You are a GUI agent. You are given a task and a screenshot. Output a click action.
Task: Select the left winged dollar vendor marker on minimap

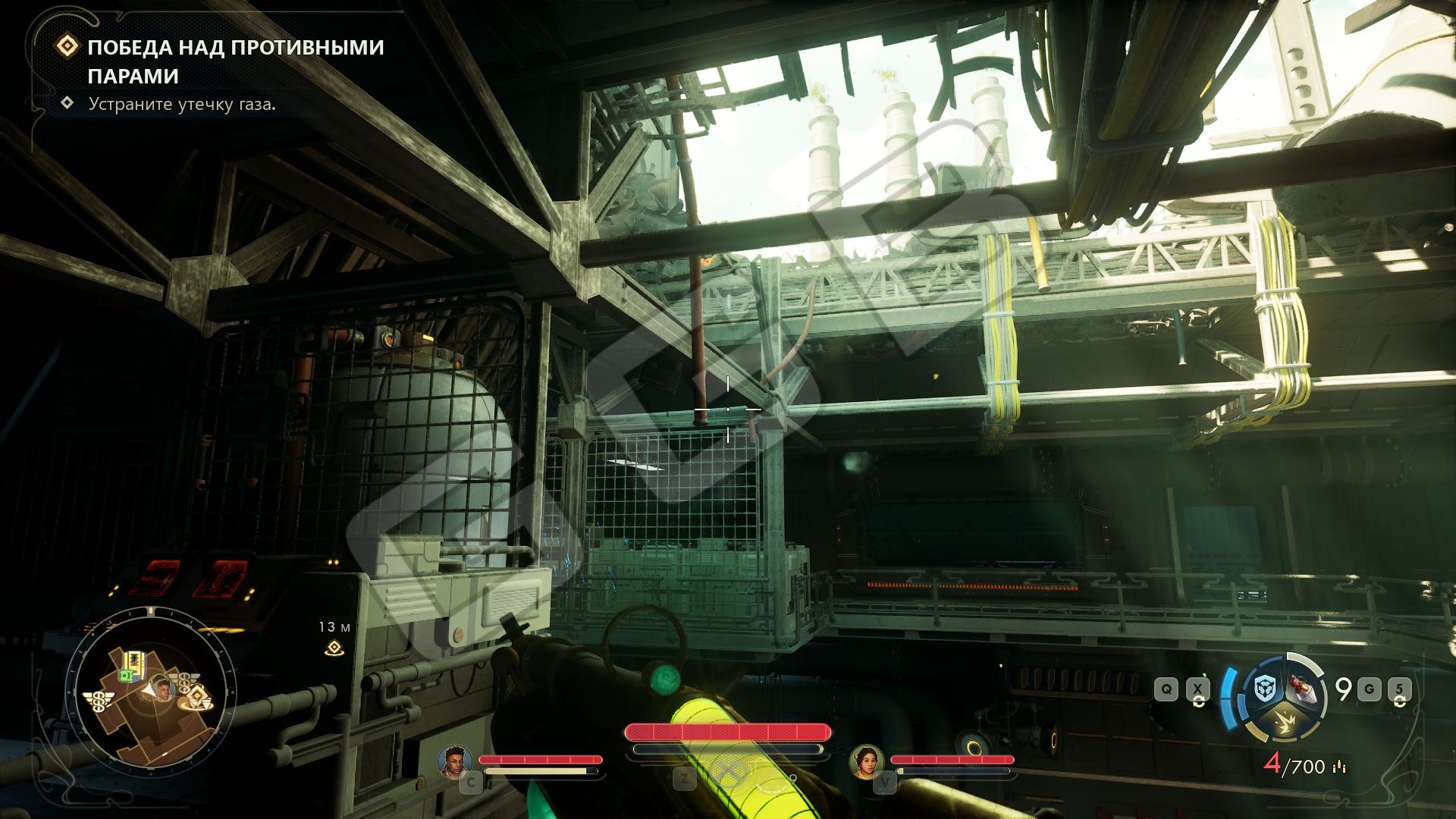click(x=98, y=700)
